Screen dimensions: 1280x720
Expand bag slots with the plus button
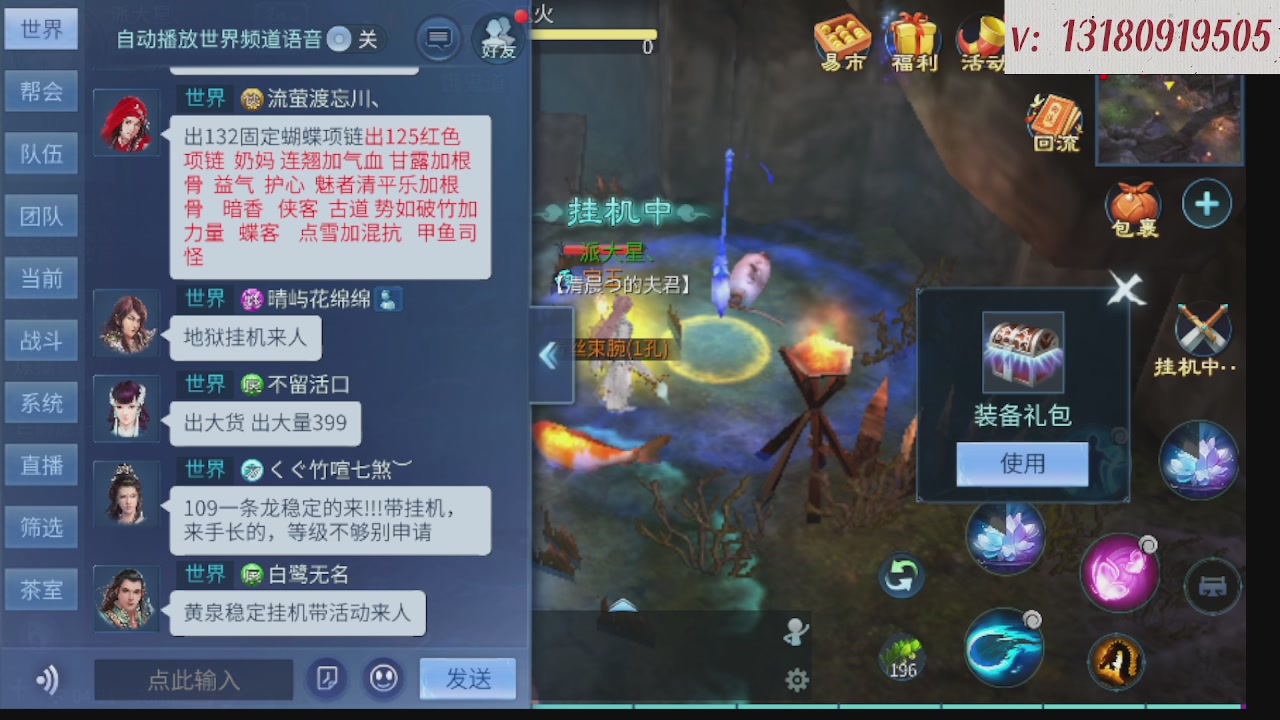(x=1207, y=203)
